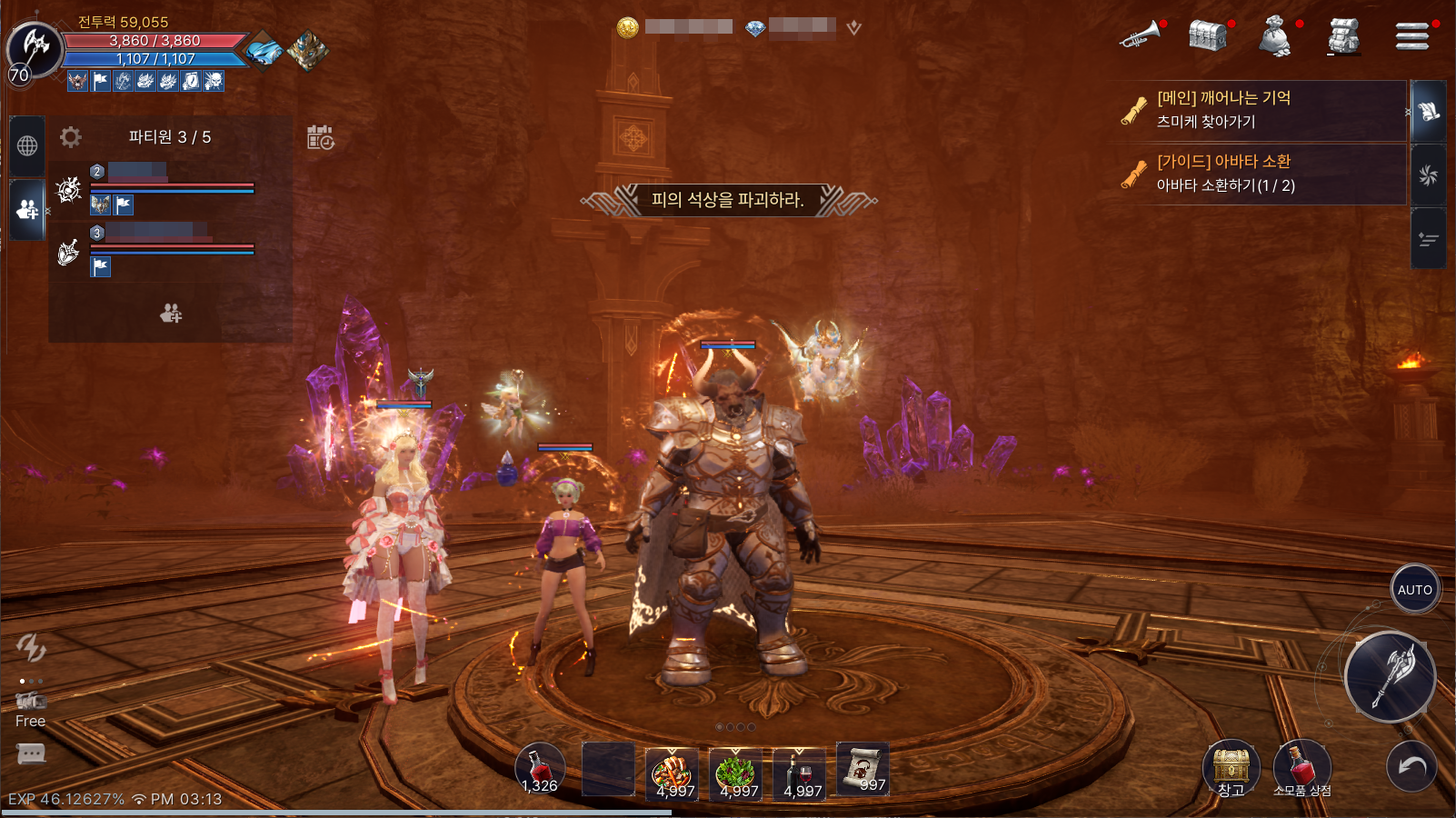The height and width of the screenshot is (818, 1456).
Task: Activate the axe attack button
Action: (1391, 676)
